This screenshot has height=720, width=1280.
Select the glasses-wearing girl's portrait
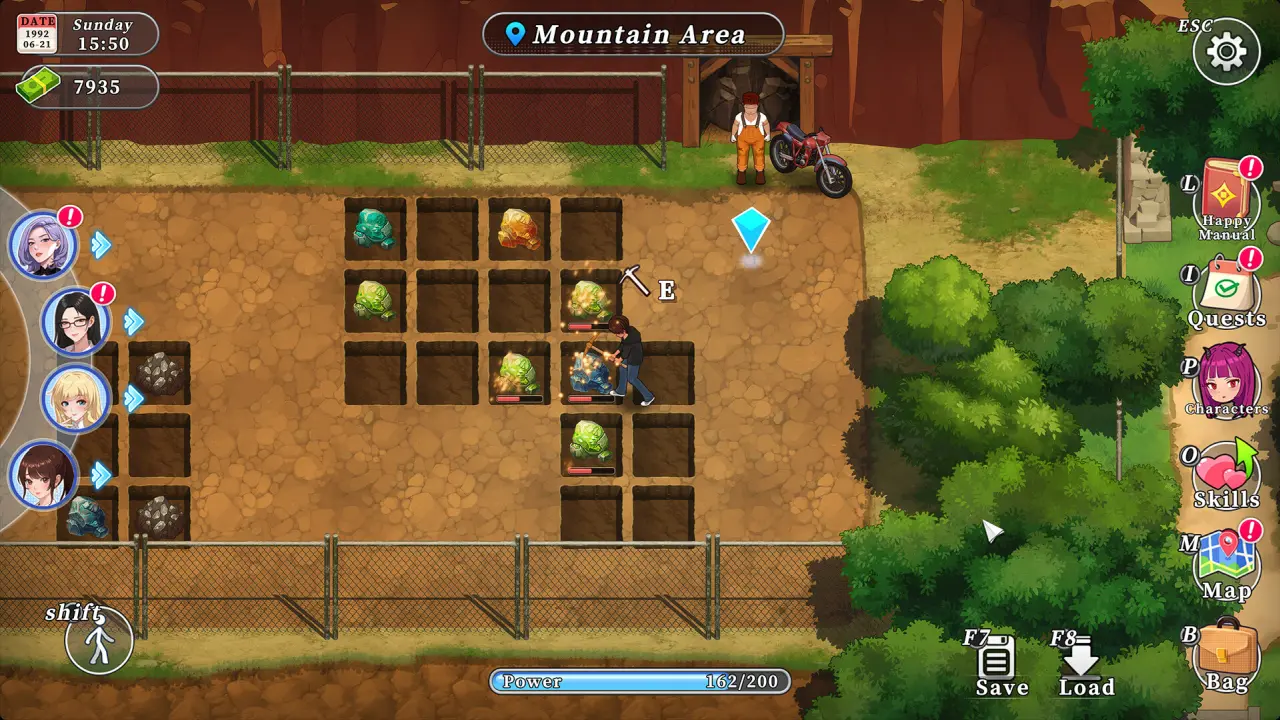click(x=77, y=322)
